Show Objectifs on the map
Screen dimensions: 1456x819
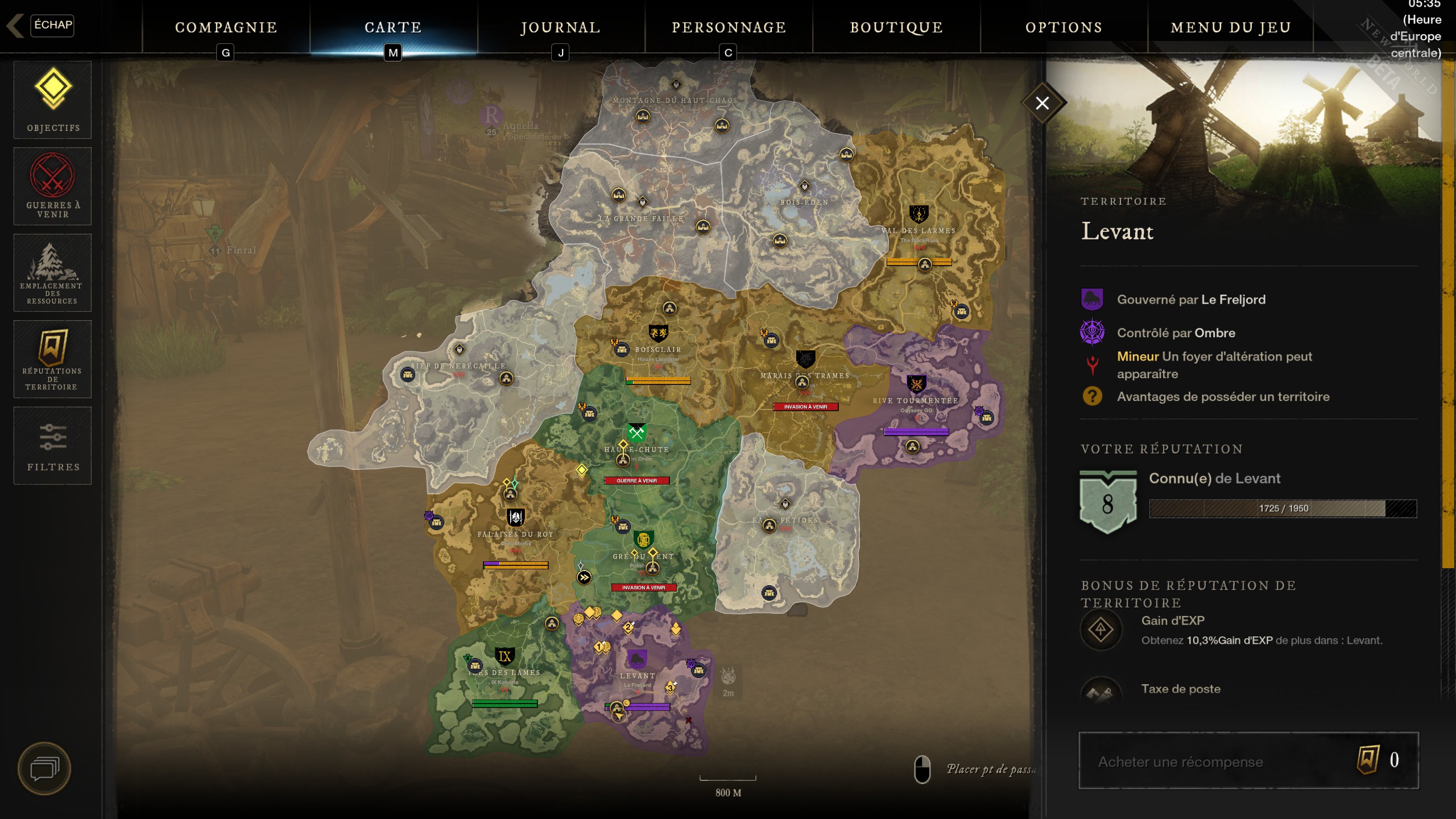(x=53, y=100)
